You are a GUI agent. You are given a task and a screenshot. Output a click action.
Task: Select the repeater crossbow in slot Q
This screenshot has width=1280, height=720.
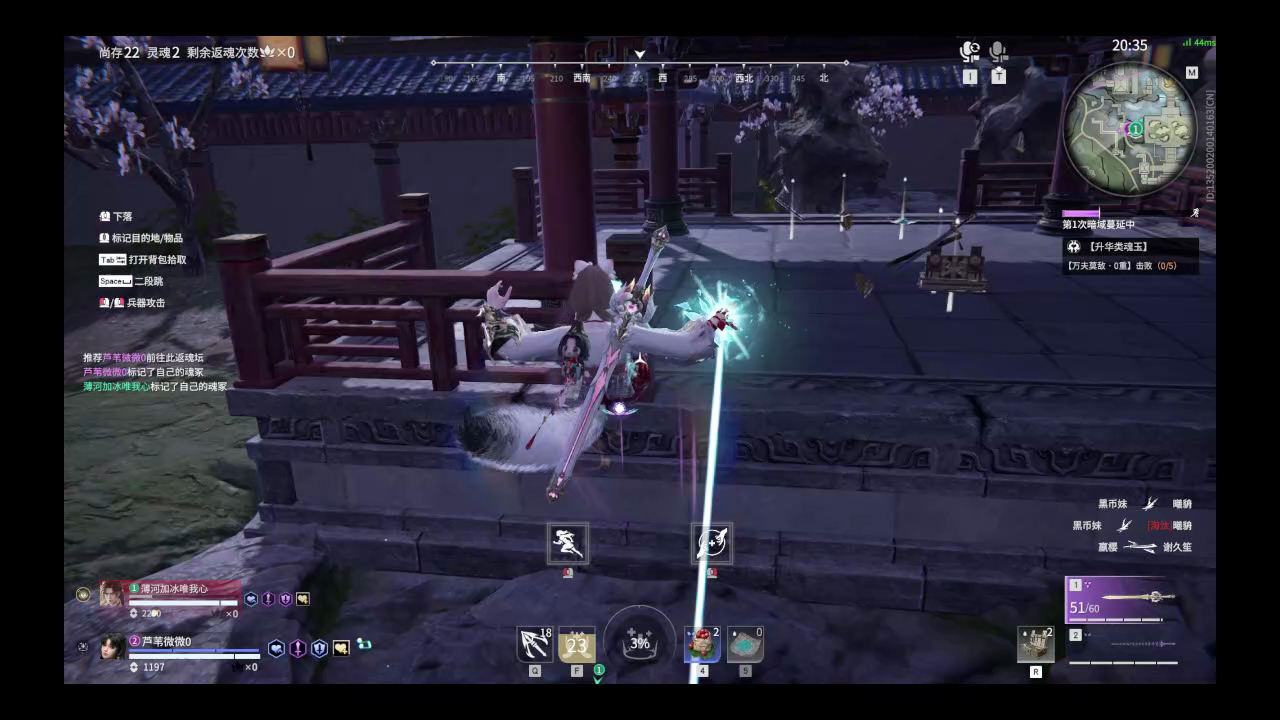click(x=533, y=643)
